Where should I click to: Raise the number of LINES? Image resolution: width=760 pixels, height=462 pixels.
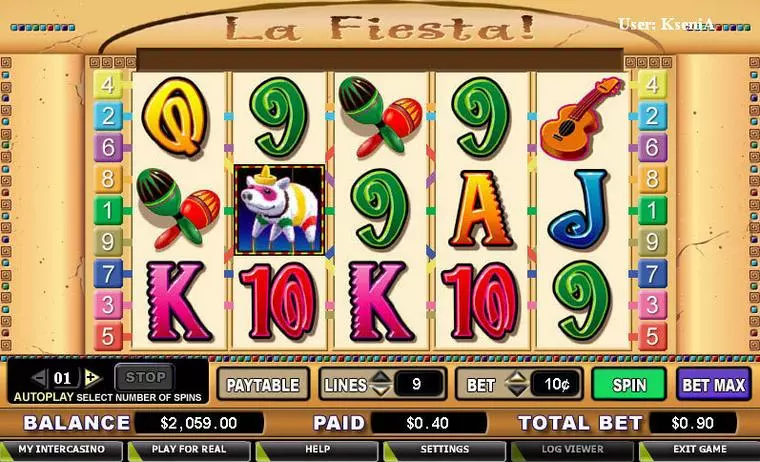click(x=381, y=377)
